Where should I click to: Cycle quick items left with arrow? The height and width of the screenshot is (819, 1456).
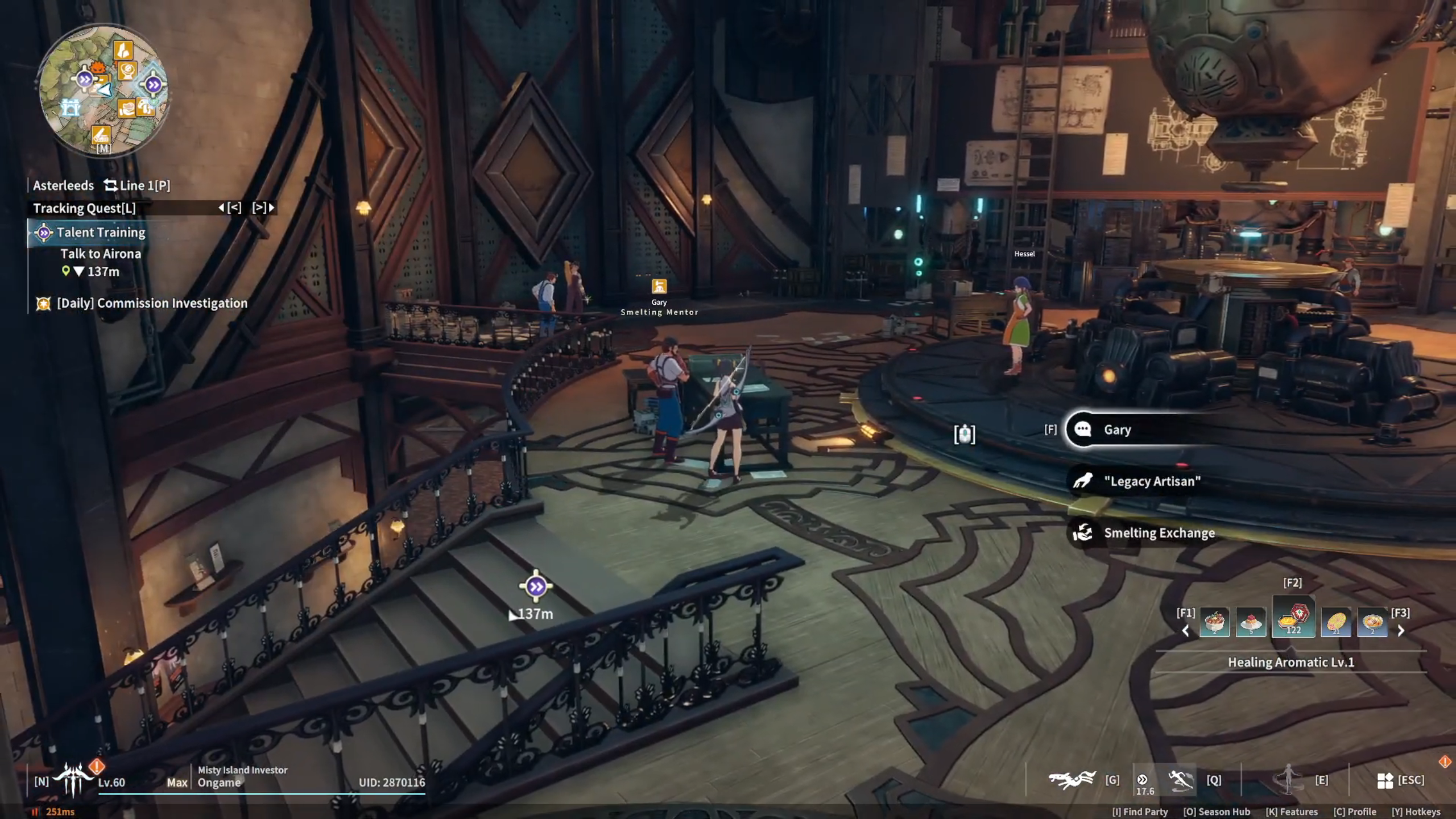click(1186, 630)
